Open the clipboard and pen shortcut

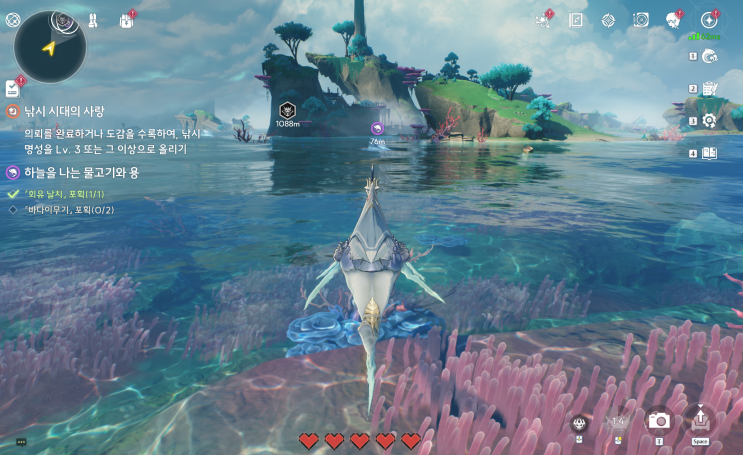point(709,89)
